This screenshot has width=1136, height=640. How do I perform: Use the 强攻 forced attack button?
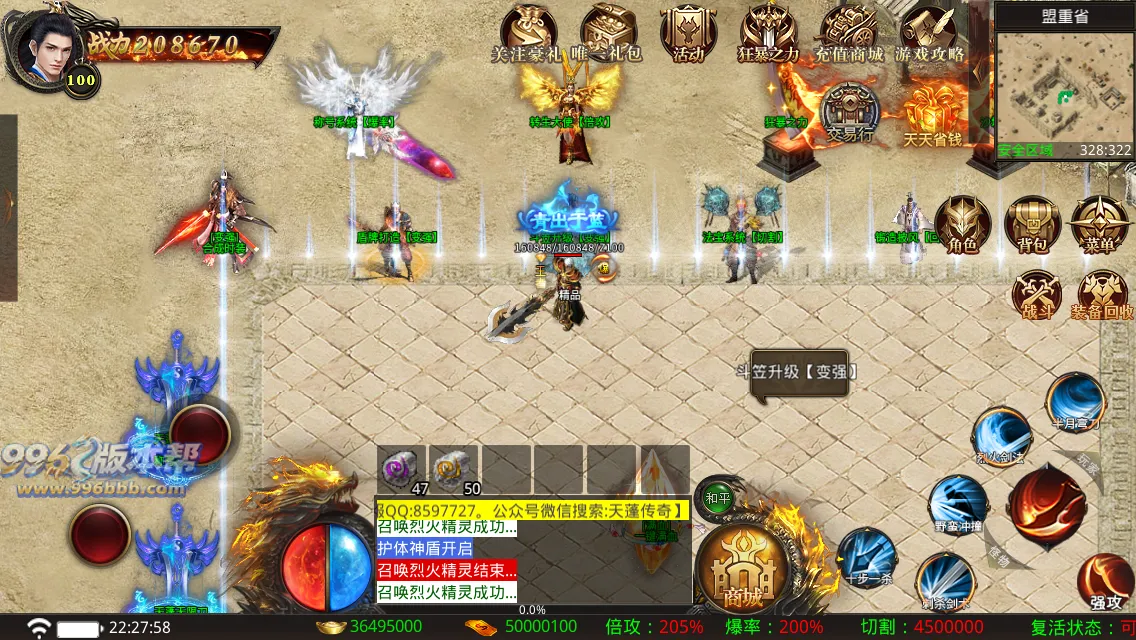(1105, 581)
